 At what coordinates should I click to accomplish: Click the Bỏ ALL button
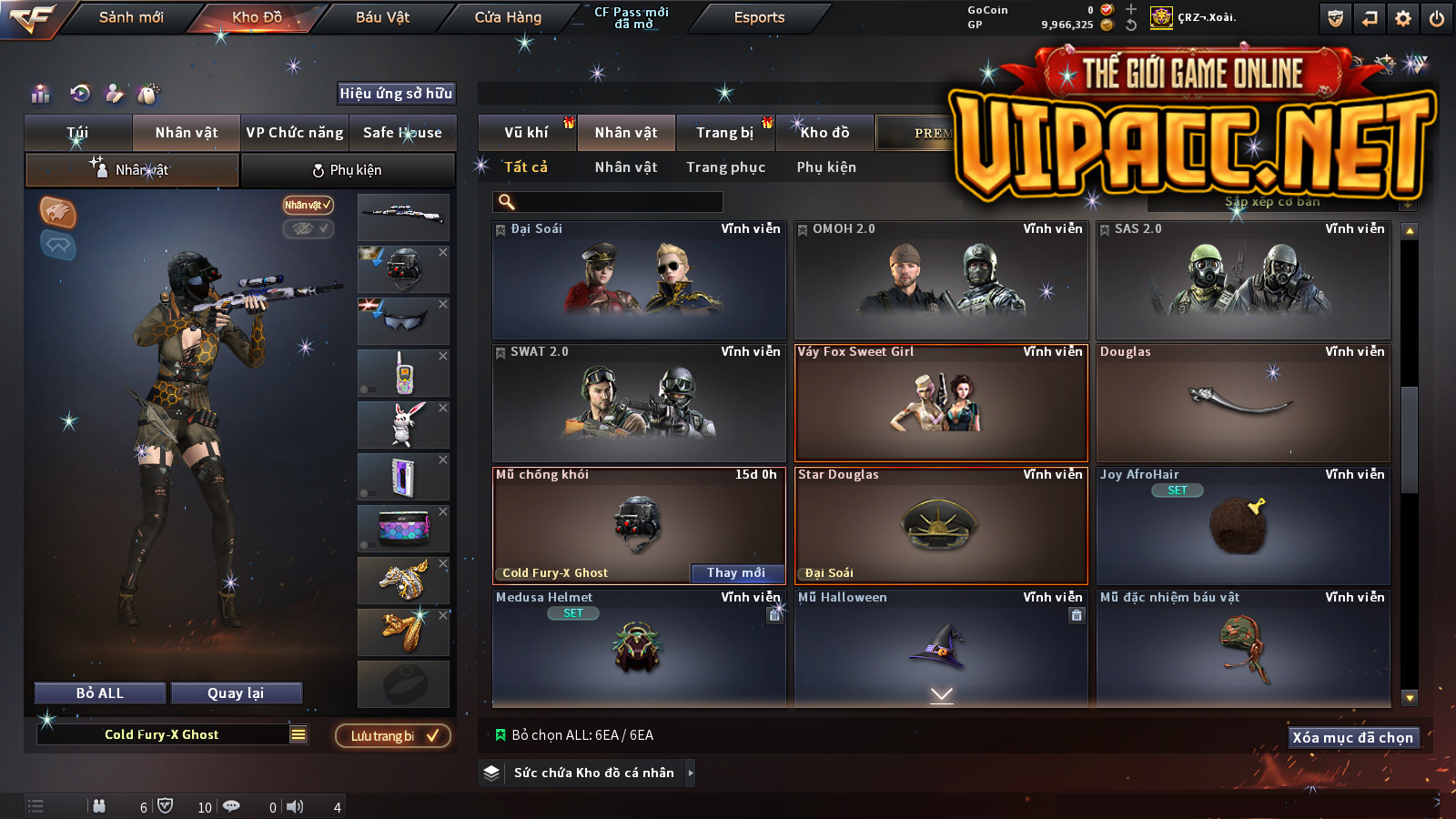pos(100,693)
